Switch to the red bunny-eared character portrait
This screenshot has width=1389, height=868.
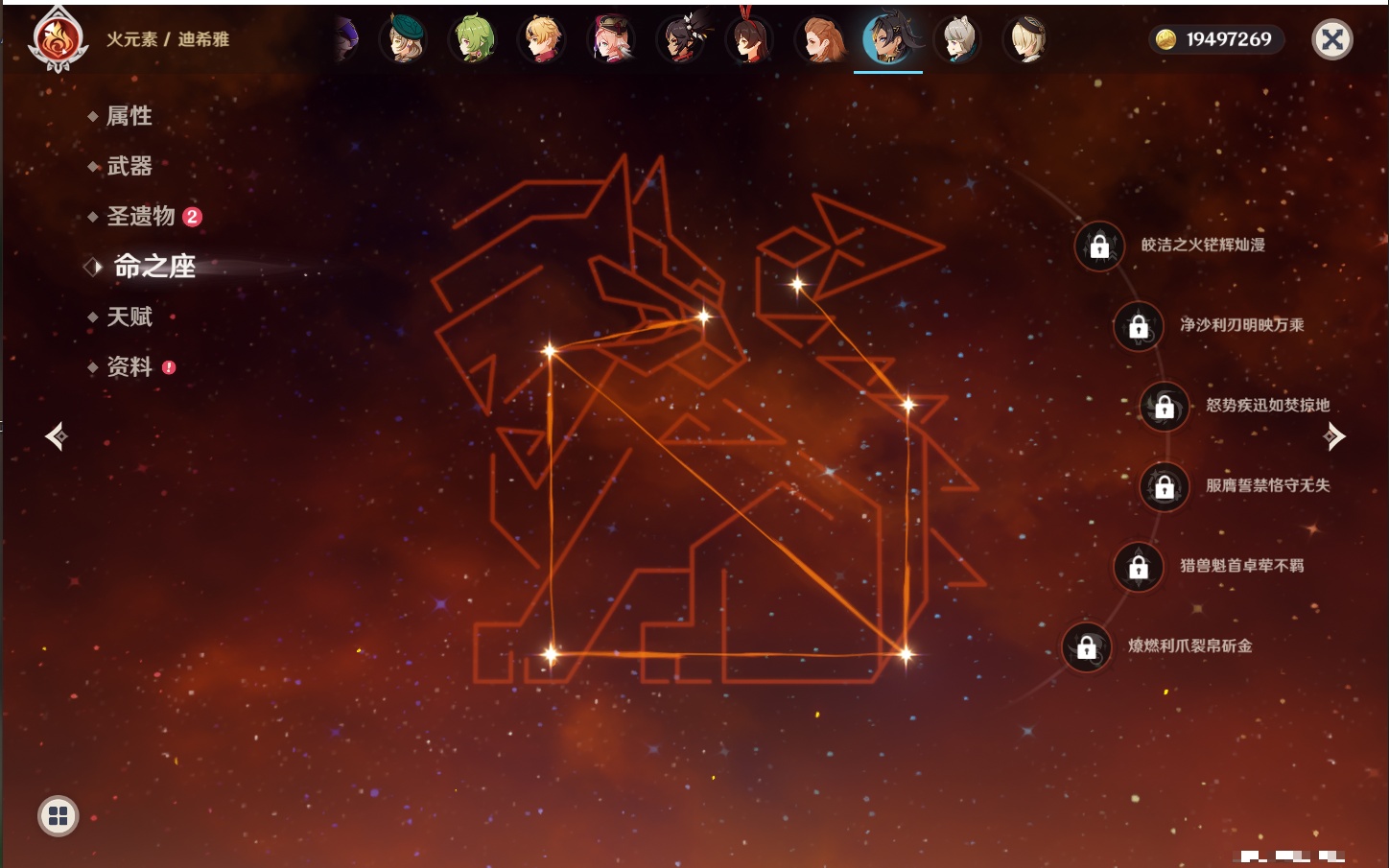pos(749,39)
